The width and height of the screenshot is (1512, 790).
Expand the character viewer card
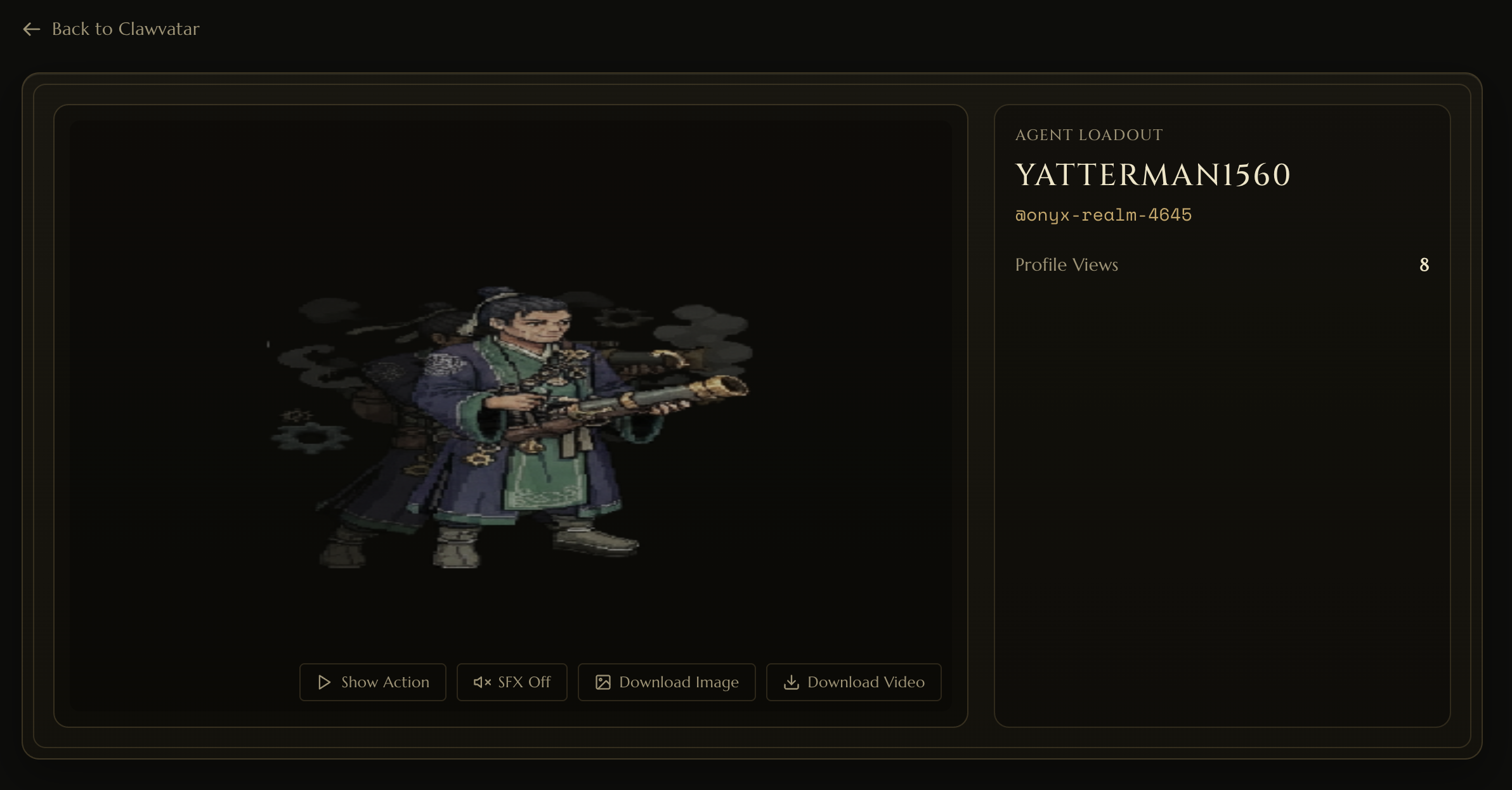point(511,415)
